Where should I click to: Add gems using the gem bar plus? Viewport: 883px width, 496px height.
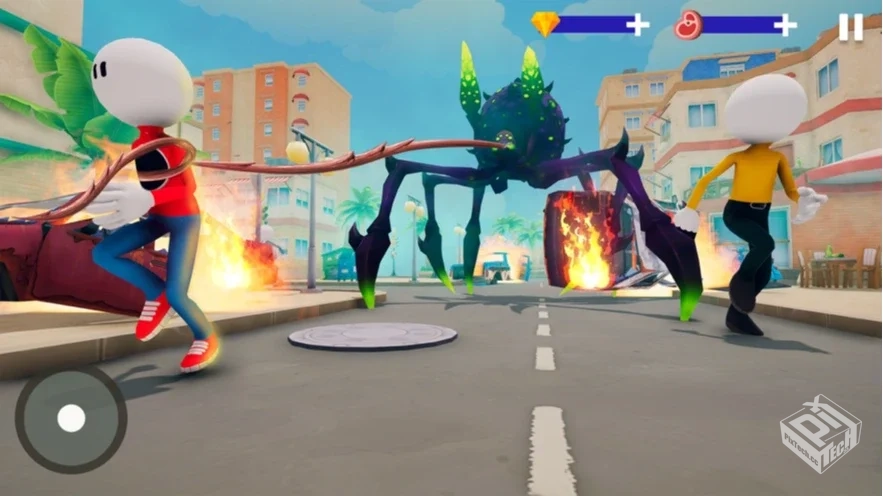[637, 25]
